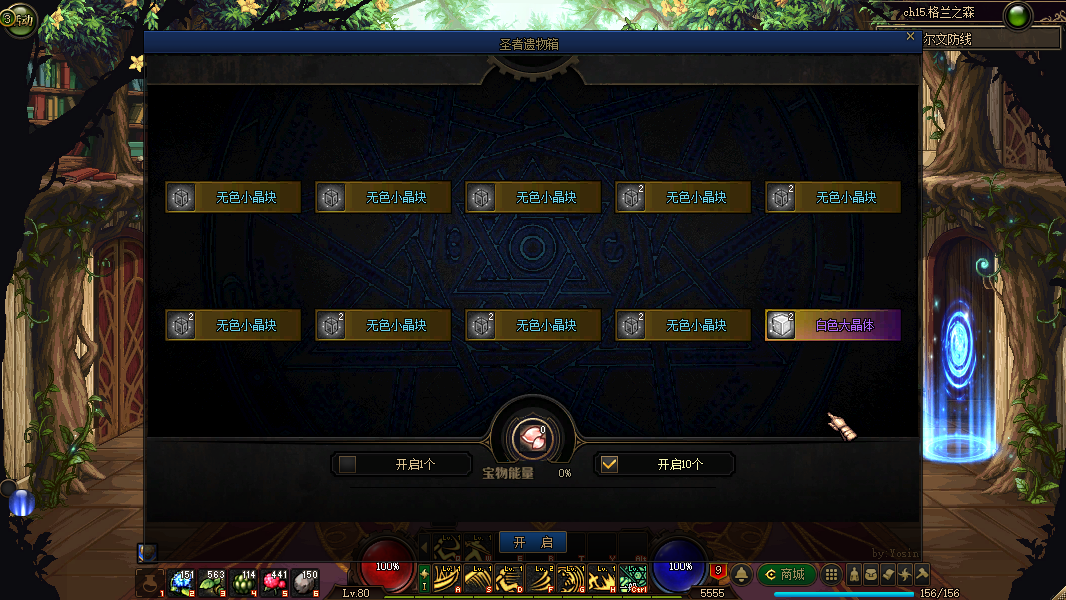Close the 圣者遗物箱 window
The height and width of the screenshot is (600, 1066).
pos(910,37)
